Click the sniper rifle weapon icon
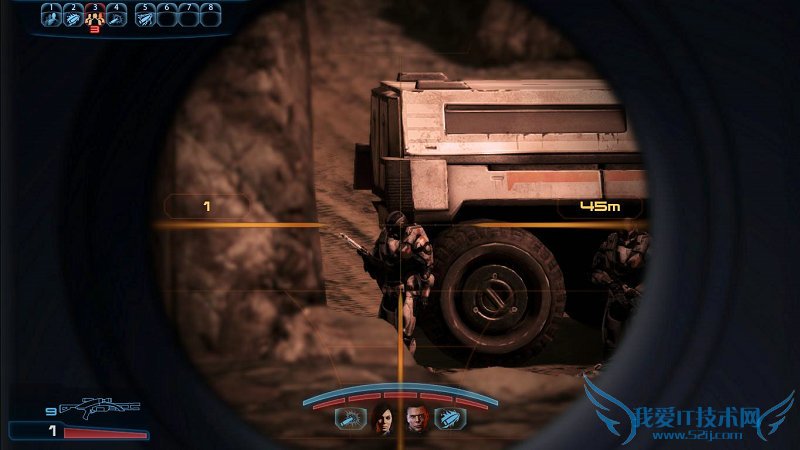The width and height of the screenshot is (800, 450). [100, 408]
